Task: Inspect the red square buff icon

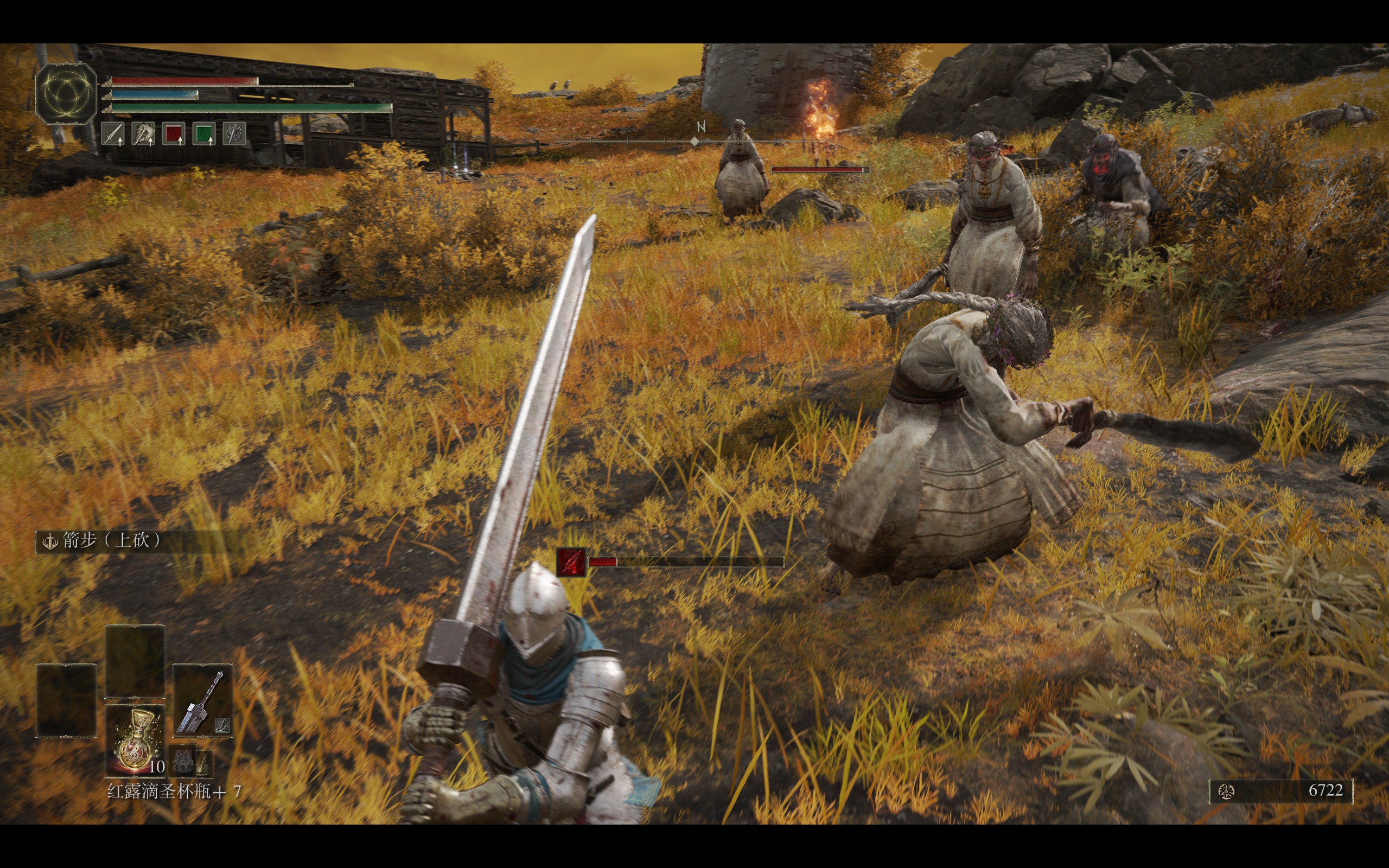Action: 173,134
